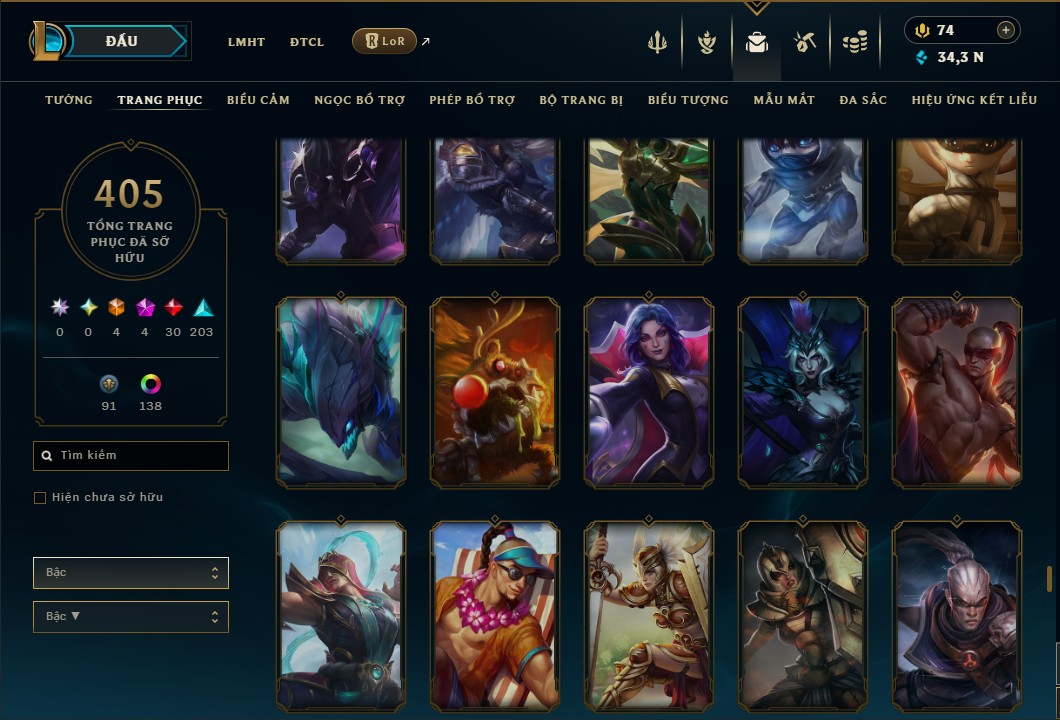Click the plus button to buy RP
Screen dimensions: 1060x720
[1006, 30]
